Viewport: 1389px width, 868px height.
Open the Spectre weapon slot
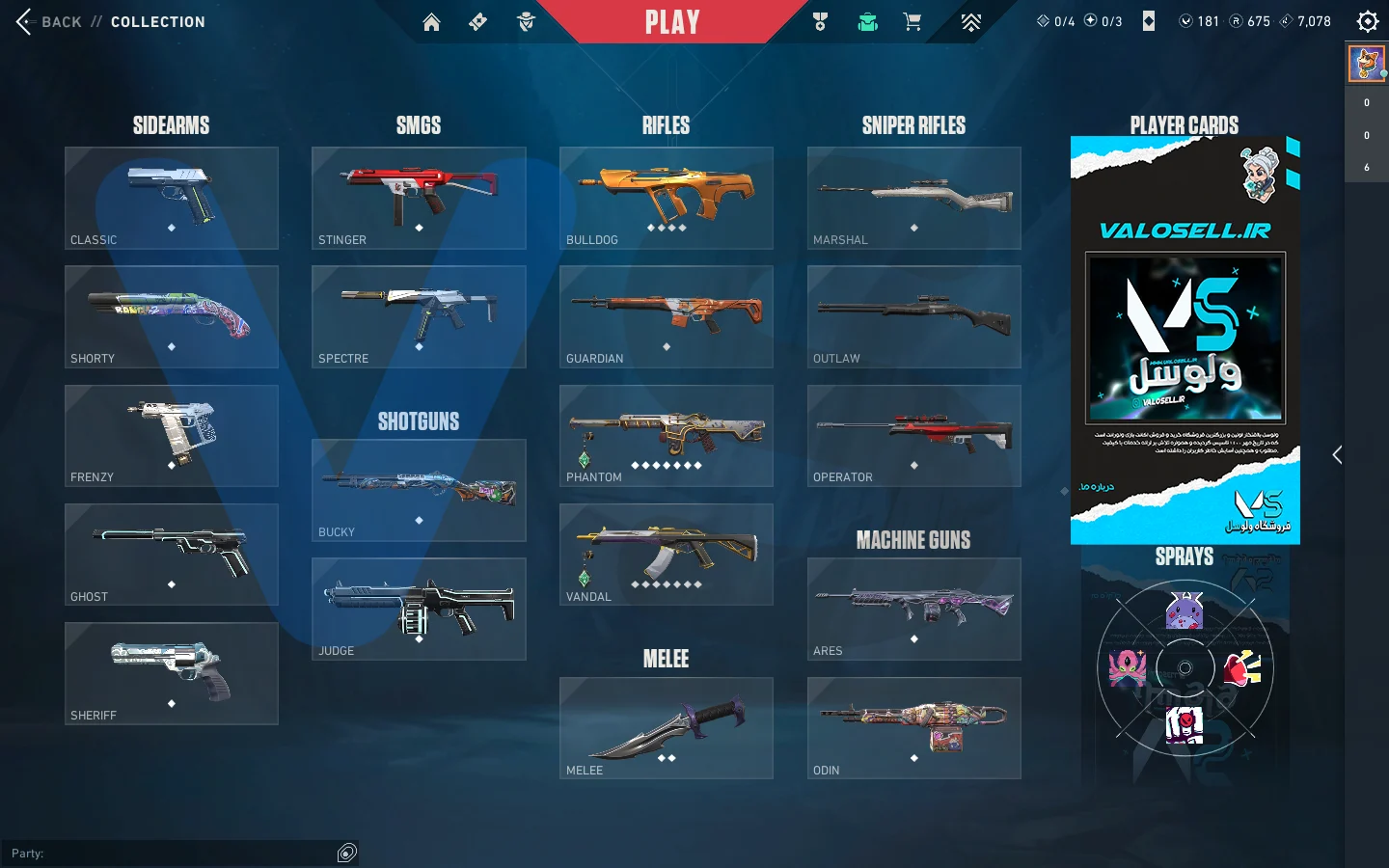click(x=419, y=316)
